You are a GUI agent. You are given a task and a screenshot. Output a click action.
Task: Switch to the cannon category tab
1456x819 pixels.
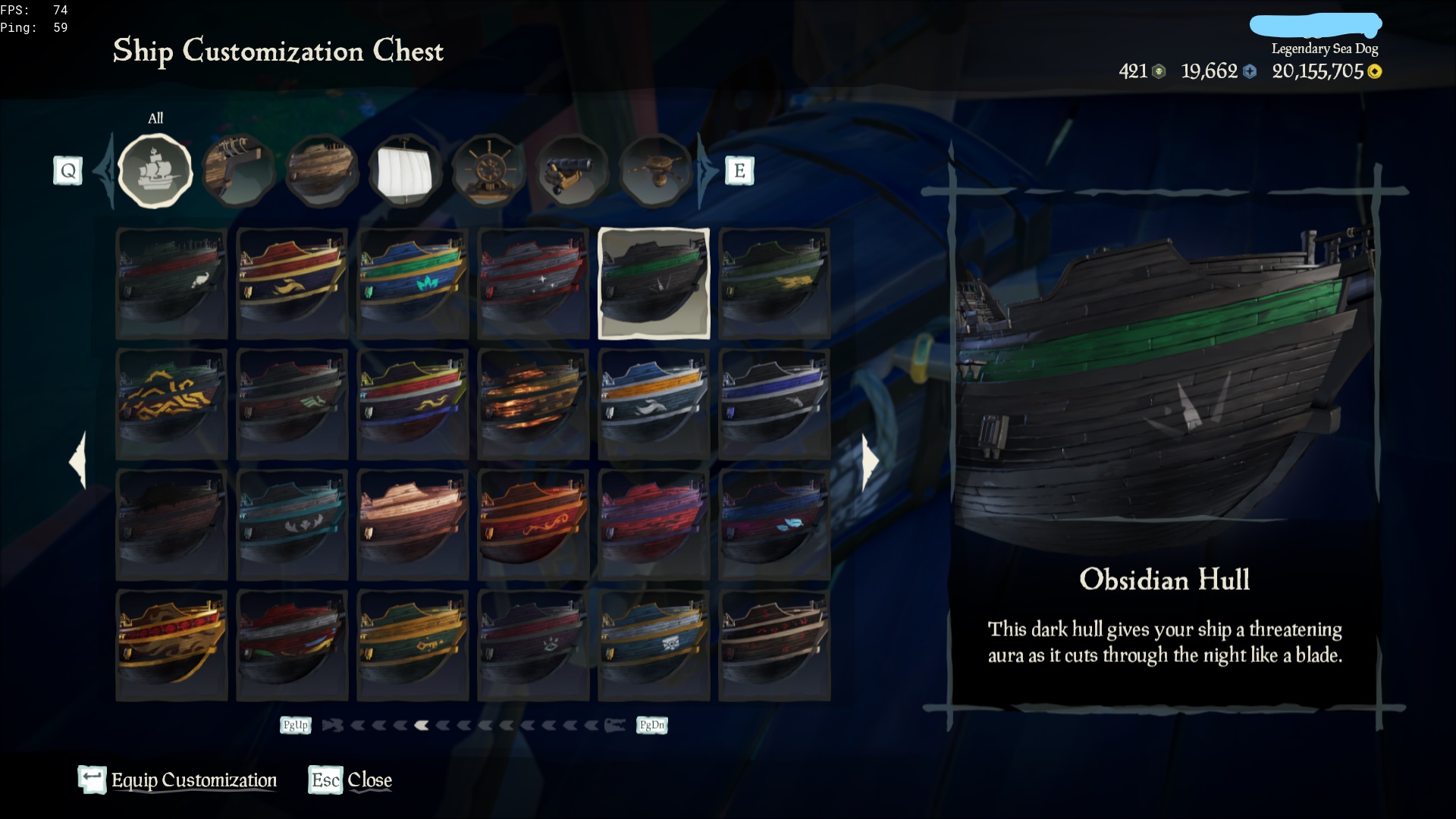pyautogui.click(x=572, y=171)
